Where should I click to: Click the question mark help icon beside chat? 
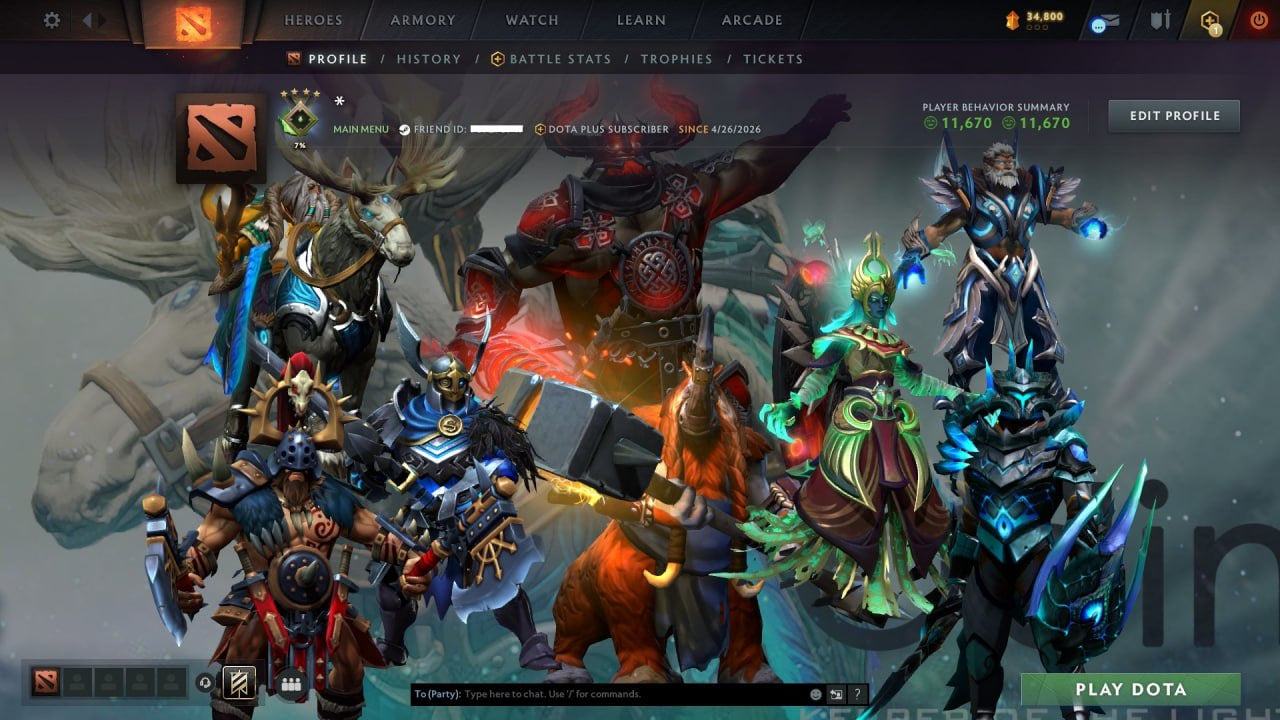point(857,693)
